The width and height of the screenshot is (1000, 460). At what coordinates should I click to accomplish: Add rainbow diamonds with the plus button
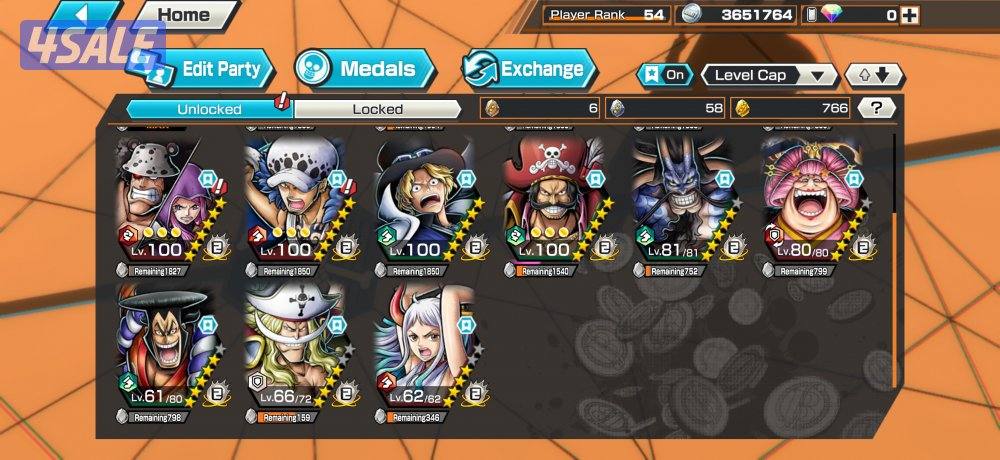tap(907, 15)
